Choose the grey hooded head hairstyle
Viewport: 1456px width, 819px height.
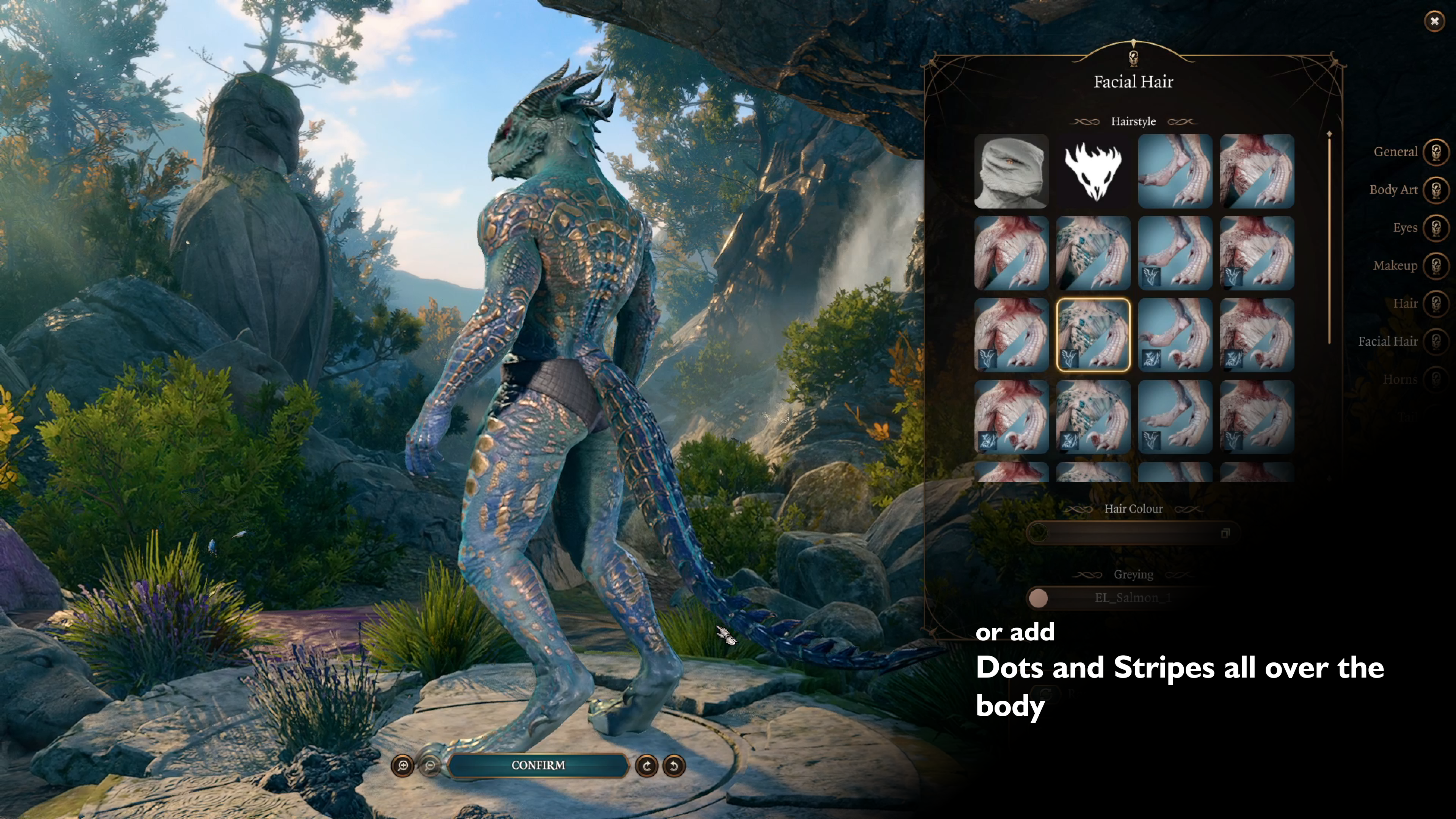(1011, 171)
